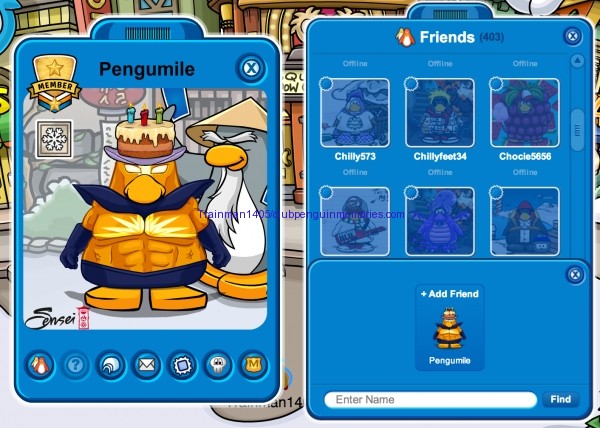This screenshot has width=600, height=428.
Task: Click the penguin buddy icon on player card
Action: (x=42, y=365)
